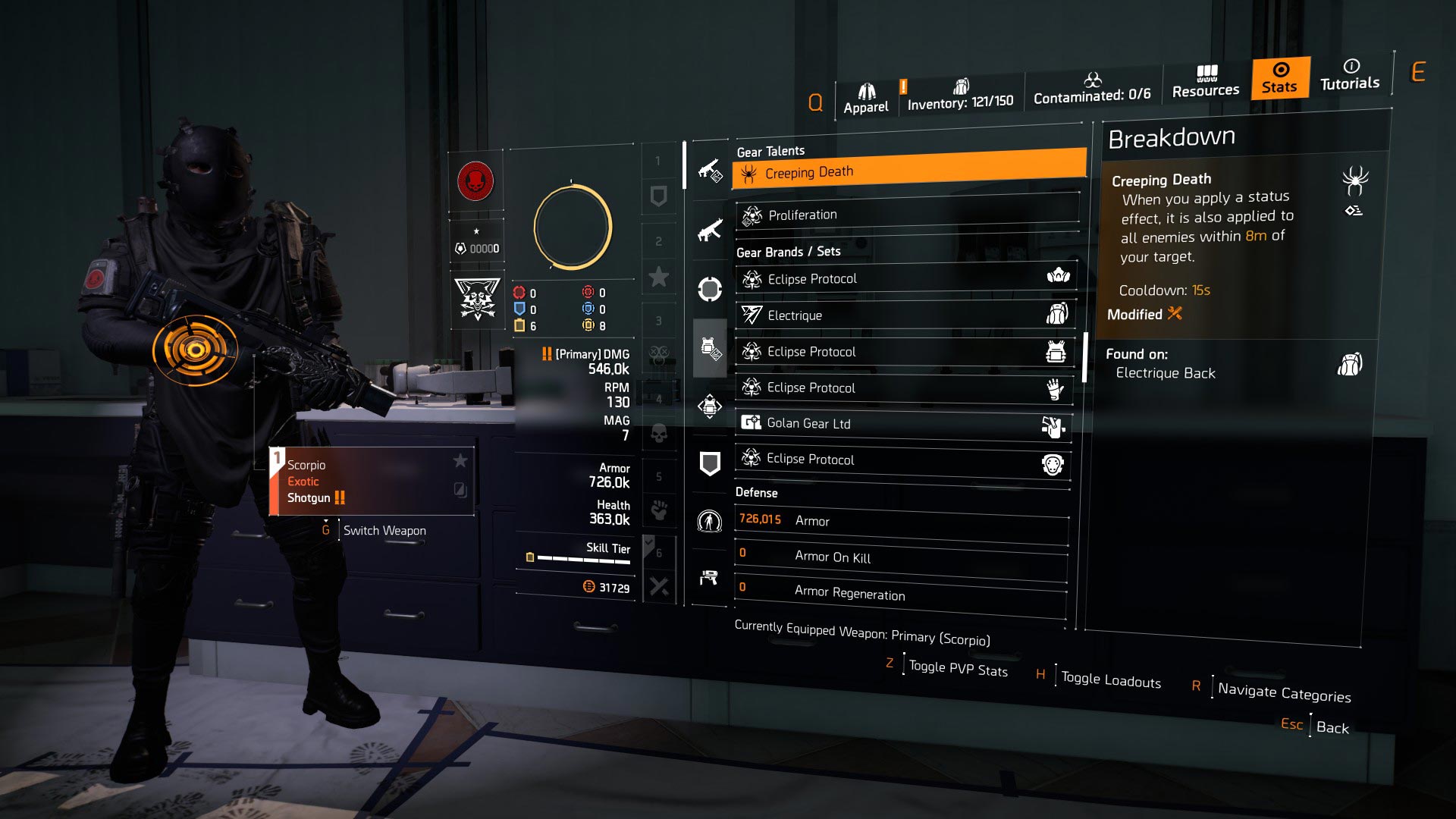Open the Tutorials tab
This screenshot has height=819, width=1456.
coord(1350,74)
